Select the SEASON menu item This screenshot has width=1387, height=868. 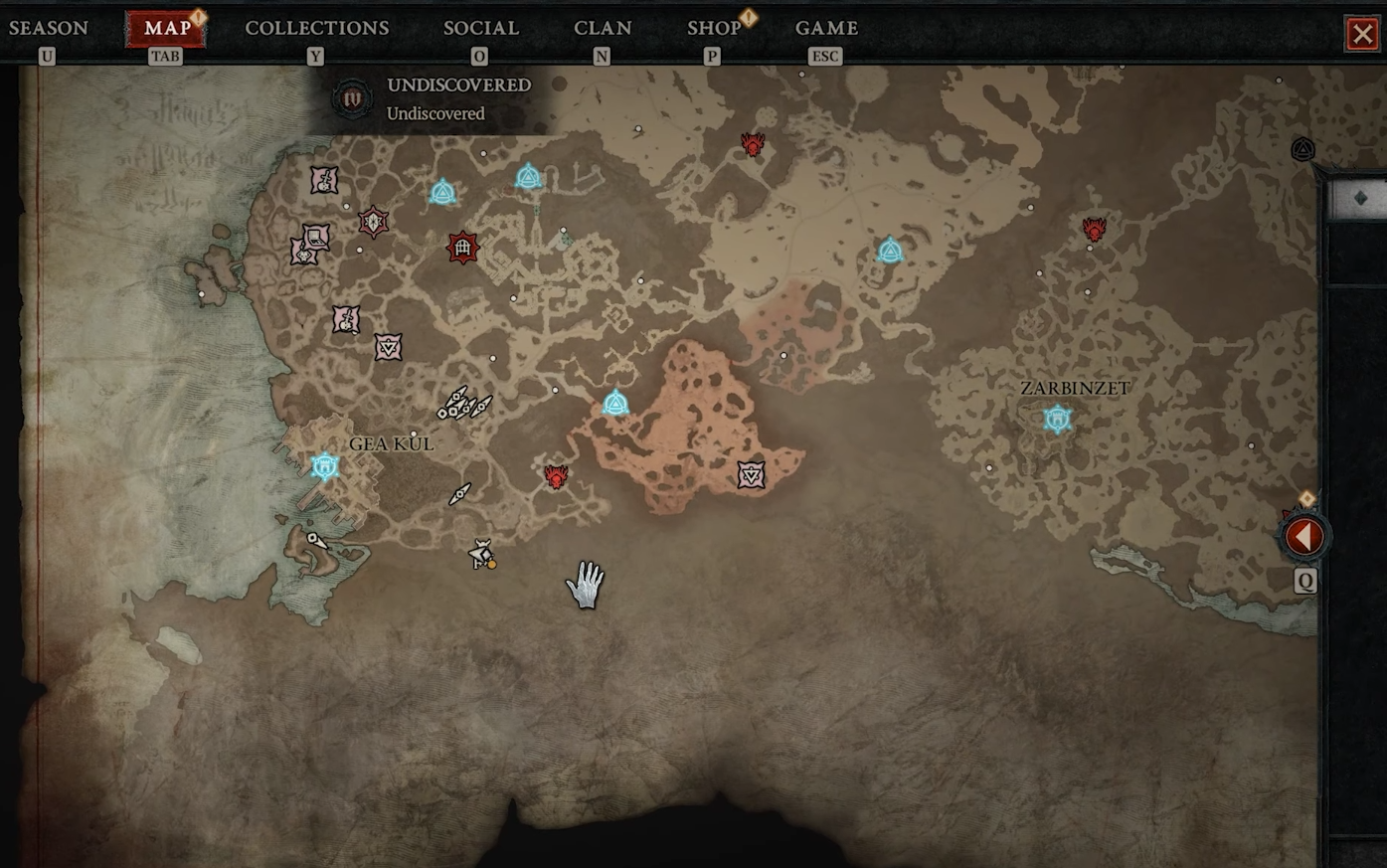tap(49, 28)
